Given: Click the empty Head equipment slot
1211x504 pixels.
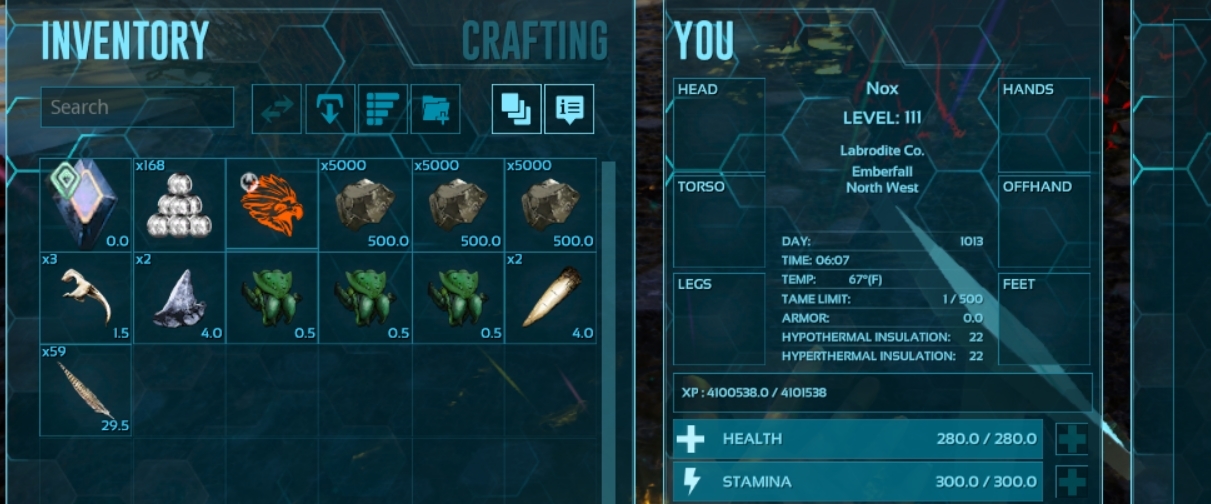Looking at the screenshot, I should [x=719, y=124].
